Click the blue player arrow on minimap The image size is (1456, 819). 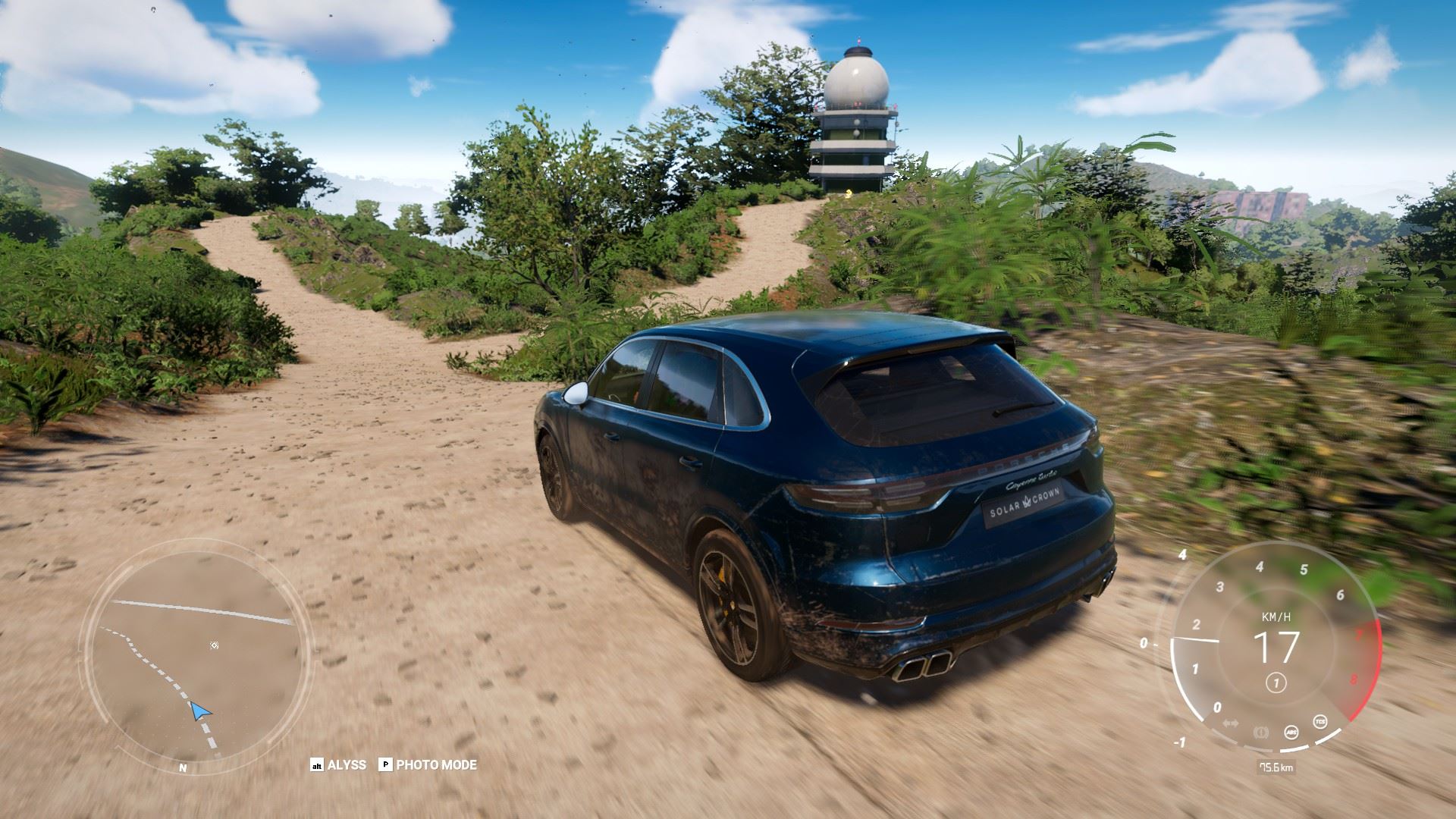[199, 711]
